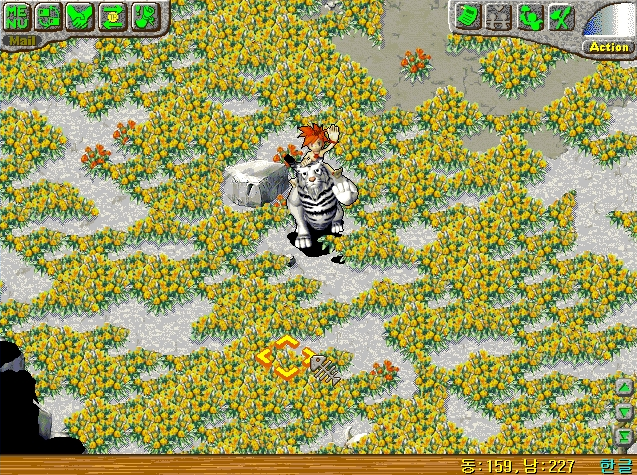Open the green MENU button
637x475 pixels.
pos(18,16)
